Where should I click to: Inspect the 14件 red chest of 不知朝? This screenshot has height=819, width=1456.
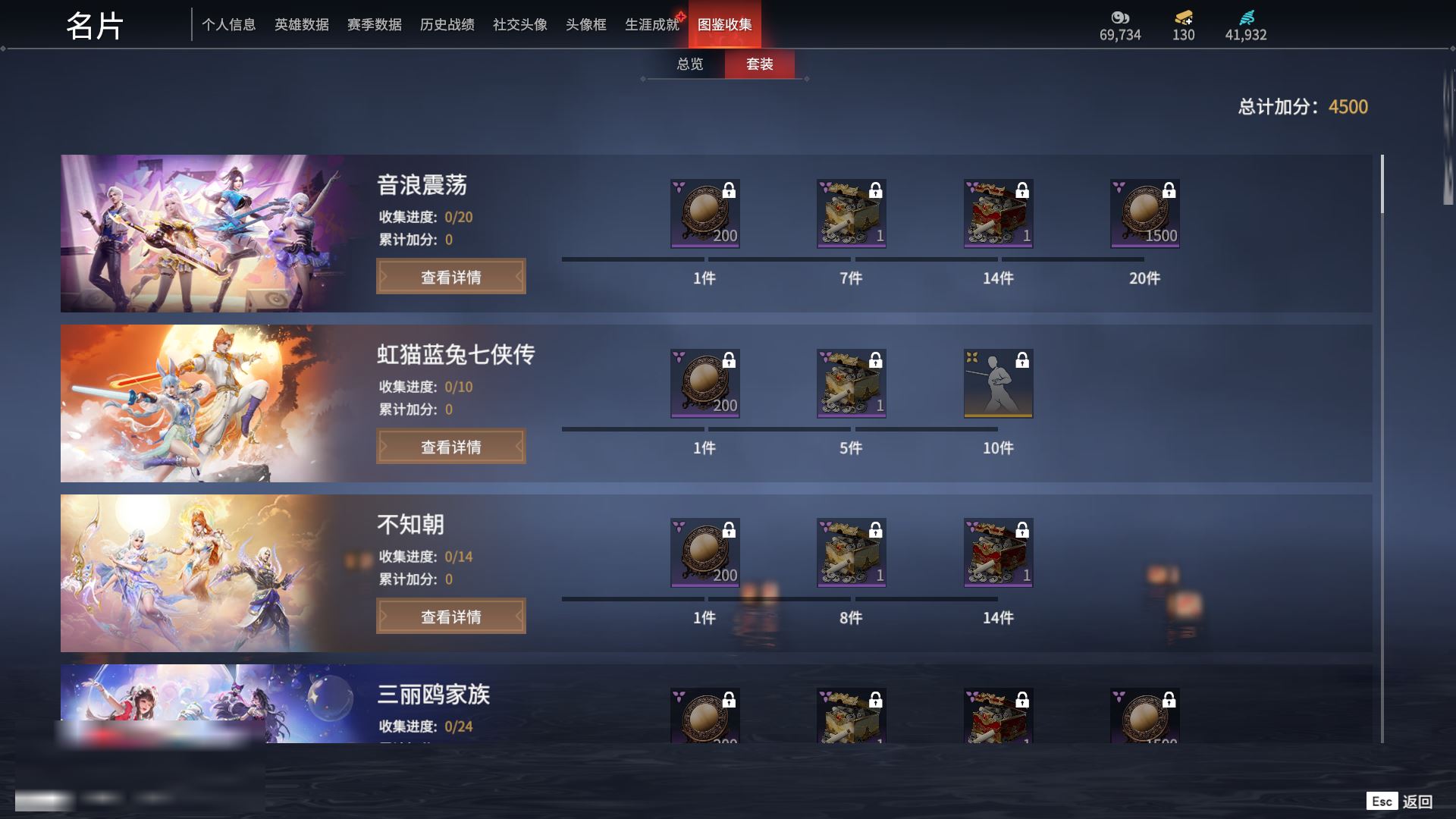(x=998, y=553)
